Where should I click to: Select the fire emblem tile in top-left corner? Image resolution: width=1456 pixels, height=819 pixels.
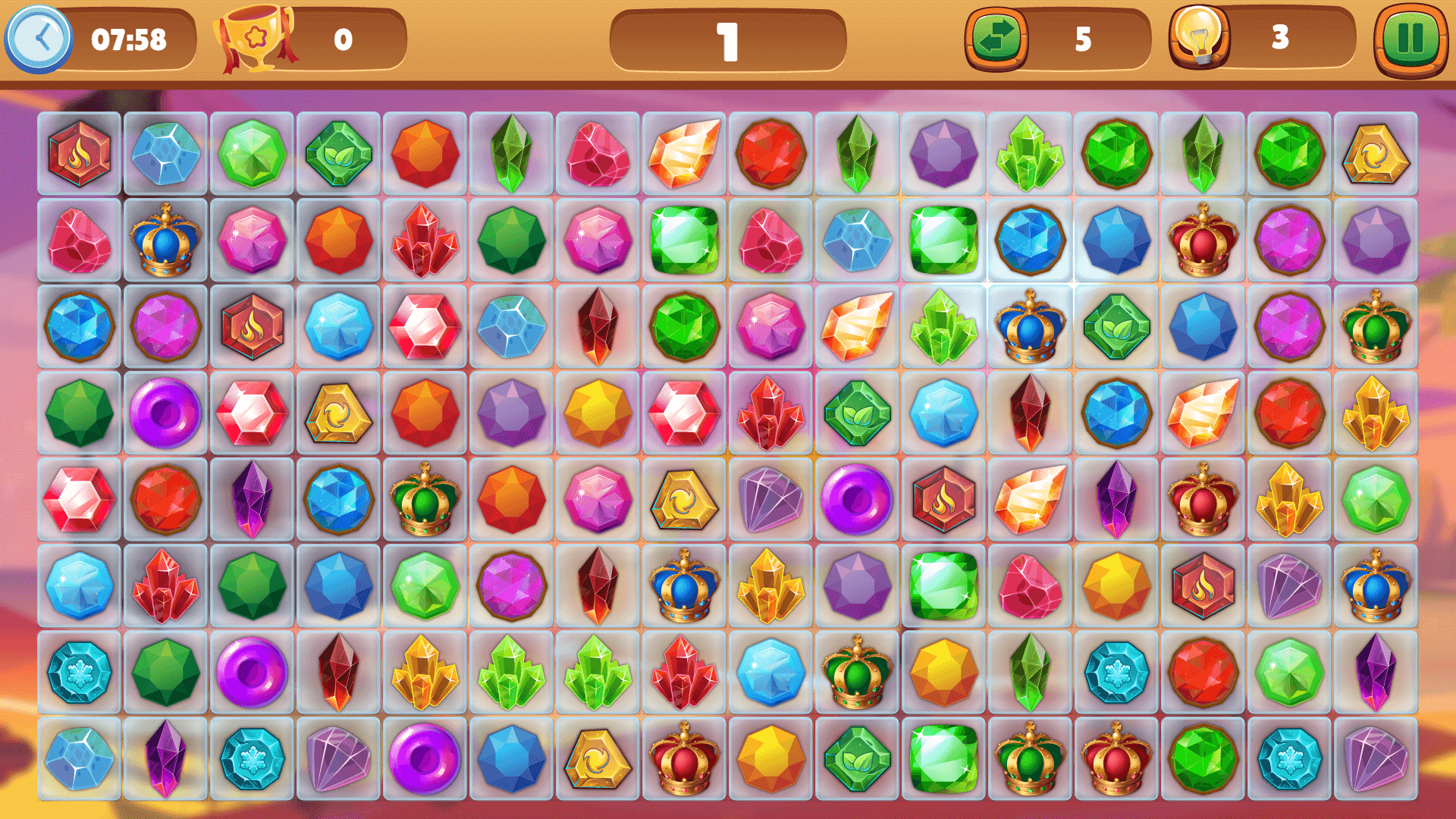(79, 155)
